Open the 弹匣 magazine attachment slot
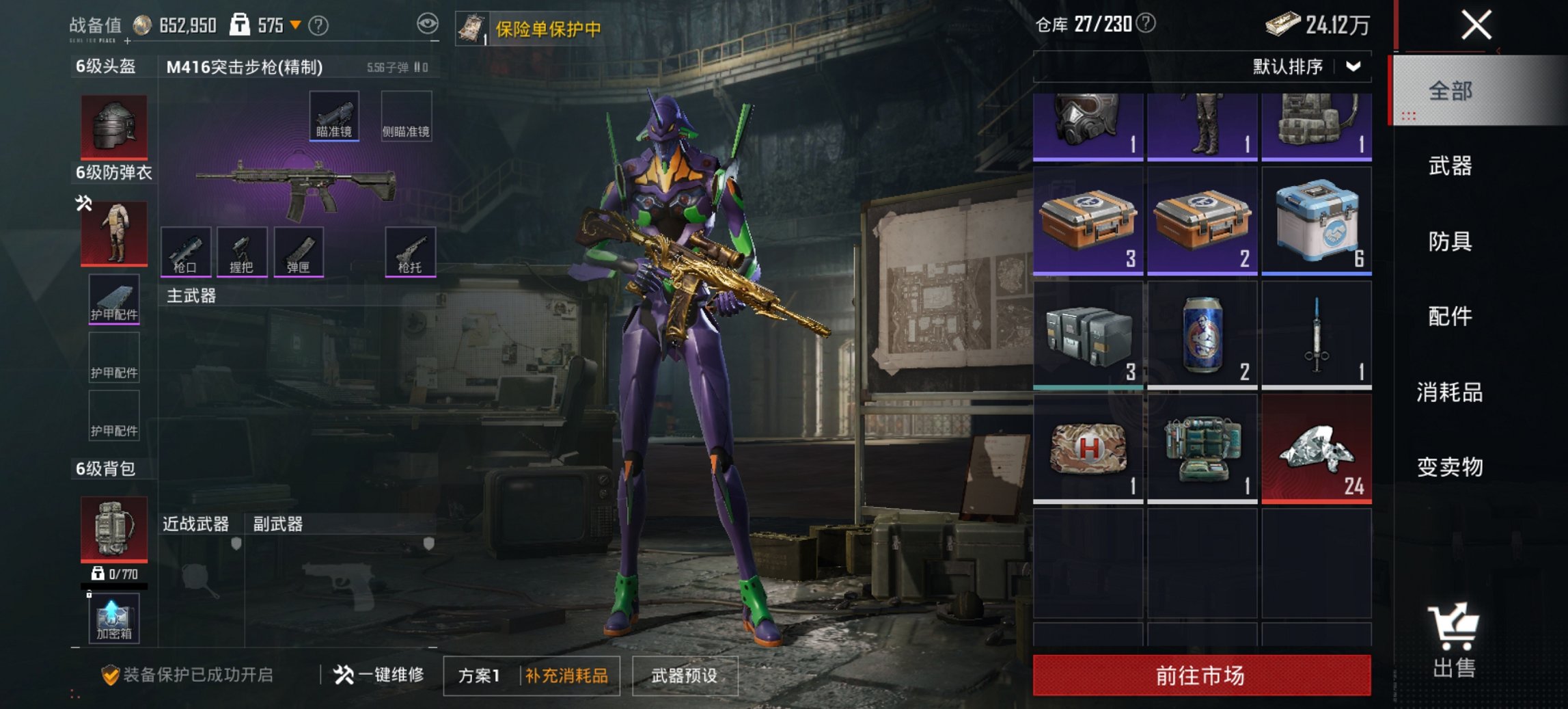The width and height of the screenshot is (1568, 709). click(299, 252)
